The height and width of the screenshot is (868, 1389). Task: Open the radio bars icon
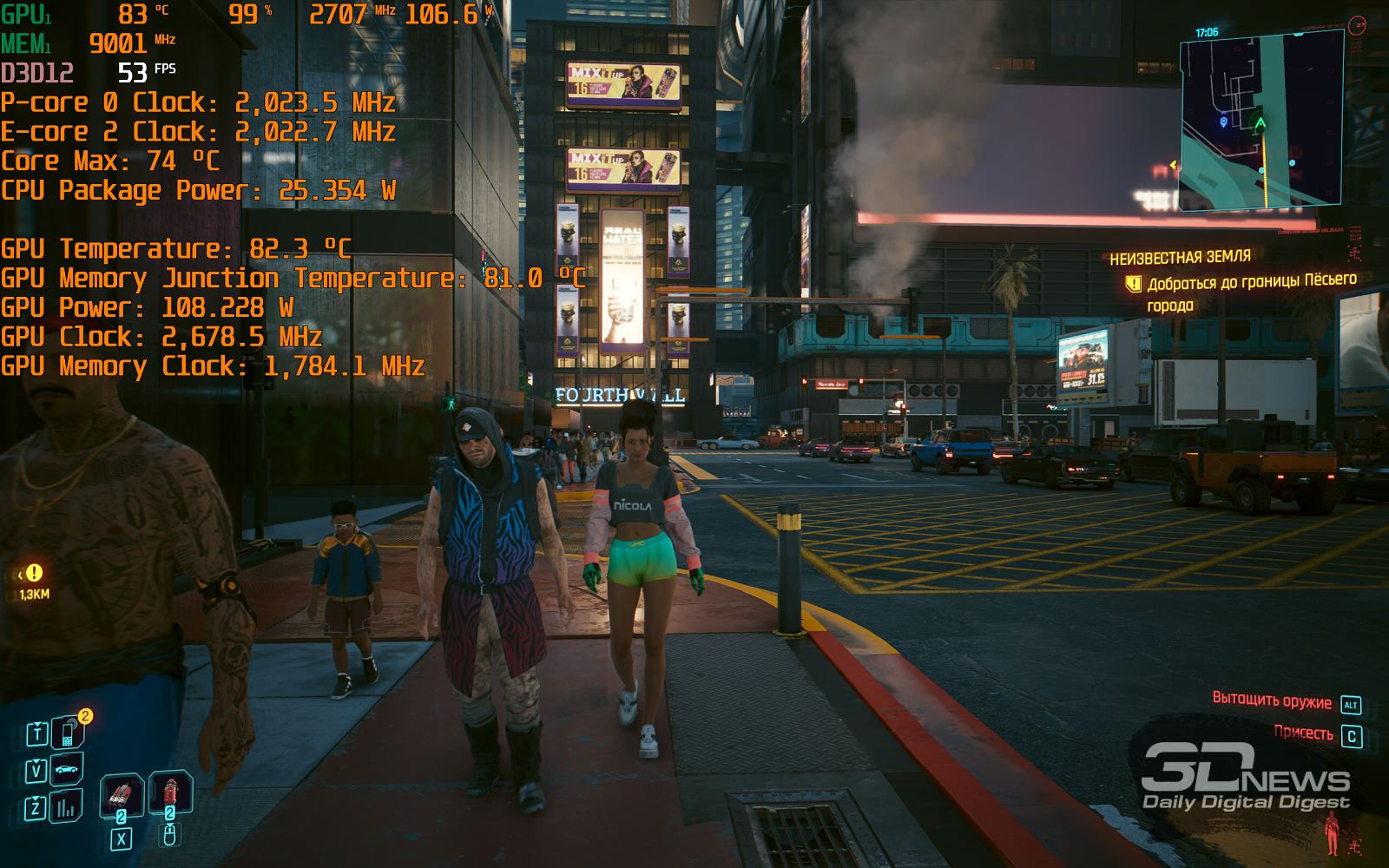click(x=66, y=808)
